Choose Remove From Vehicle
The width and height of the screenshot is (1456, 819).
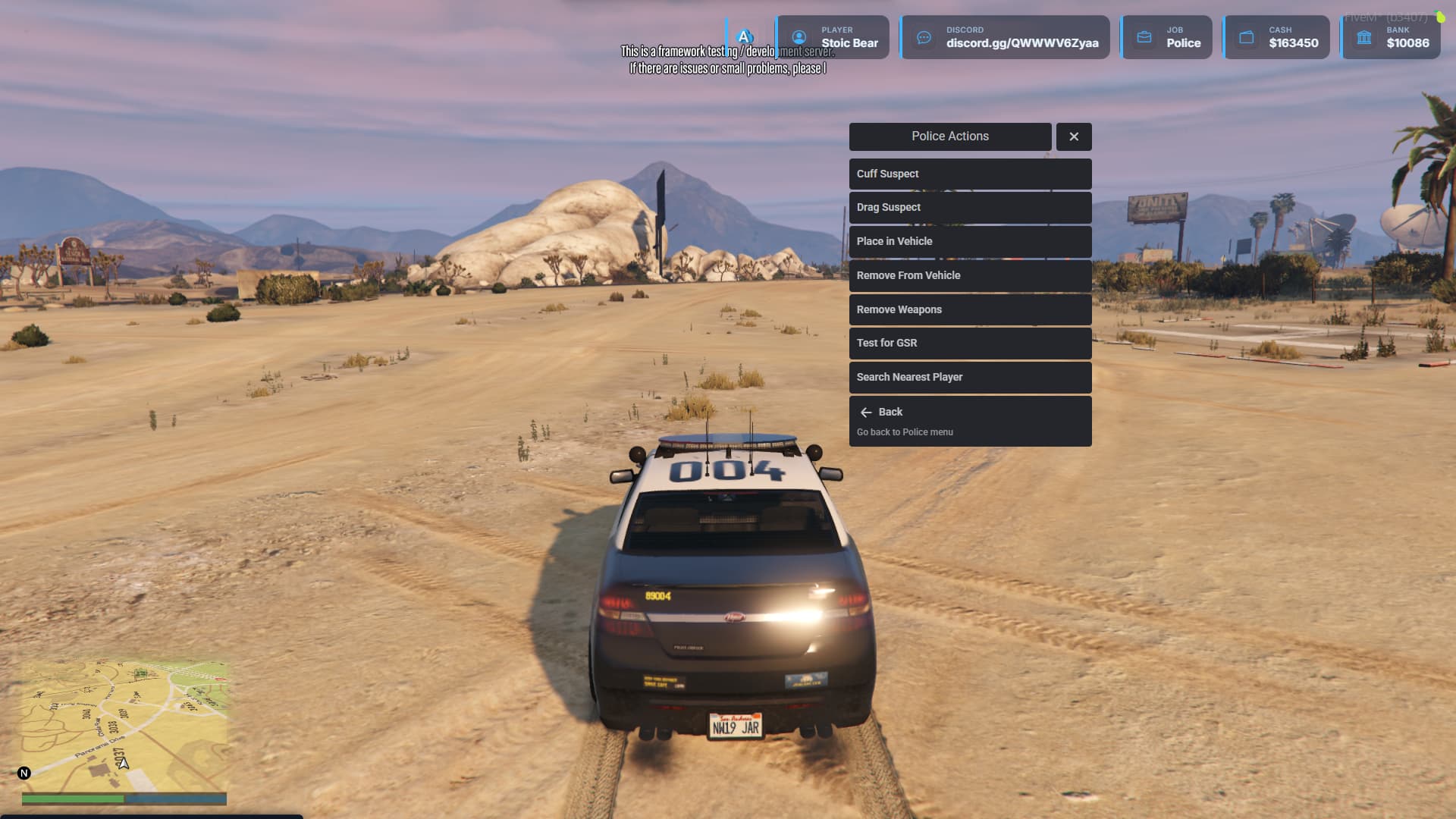click(x=969, y=275)
